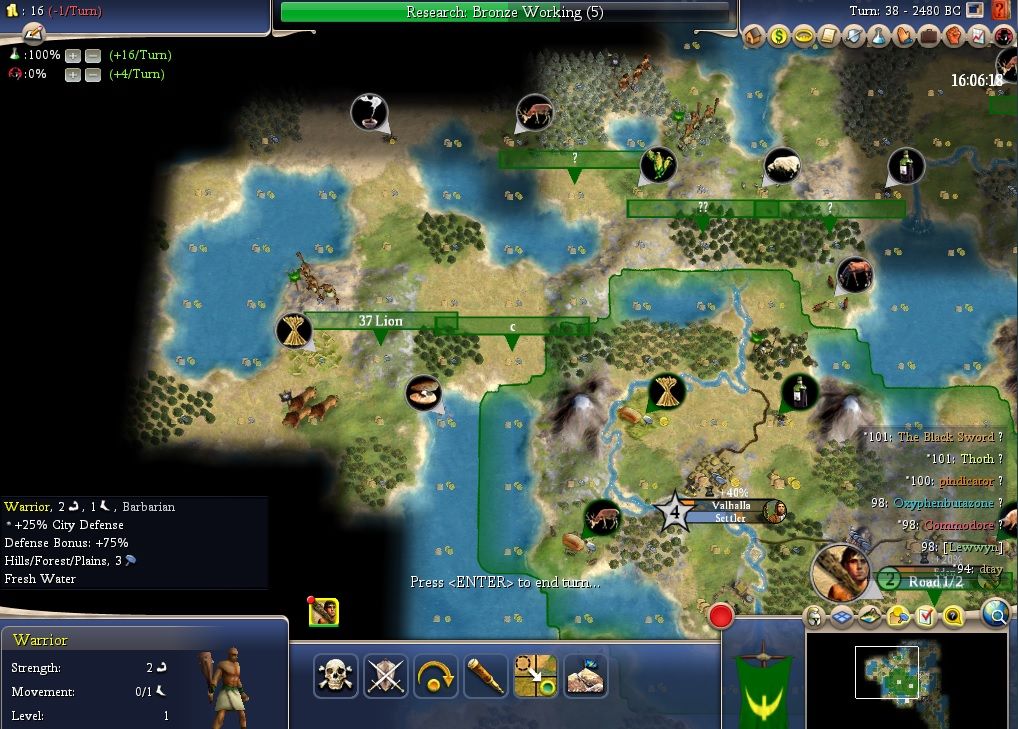This screenshot has height=729, width=1018.
Task: Open the Civics advisor gold ring icon
Action: 804,36
